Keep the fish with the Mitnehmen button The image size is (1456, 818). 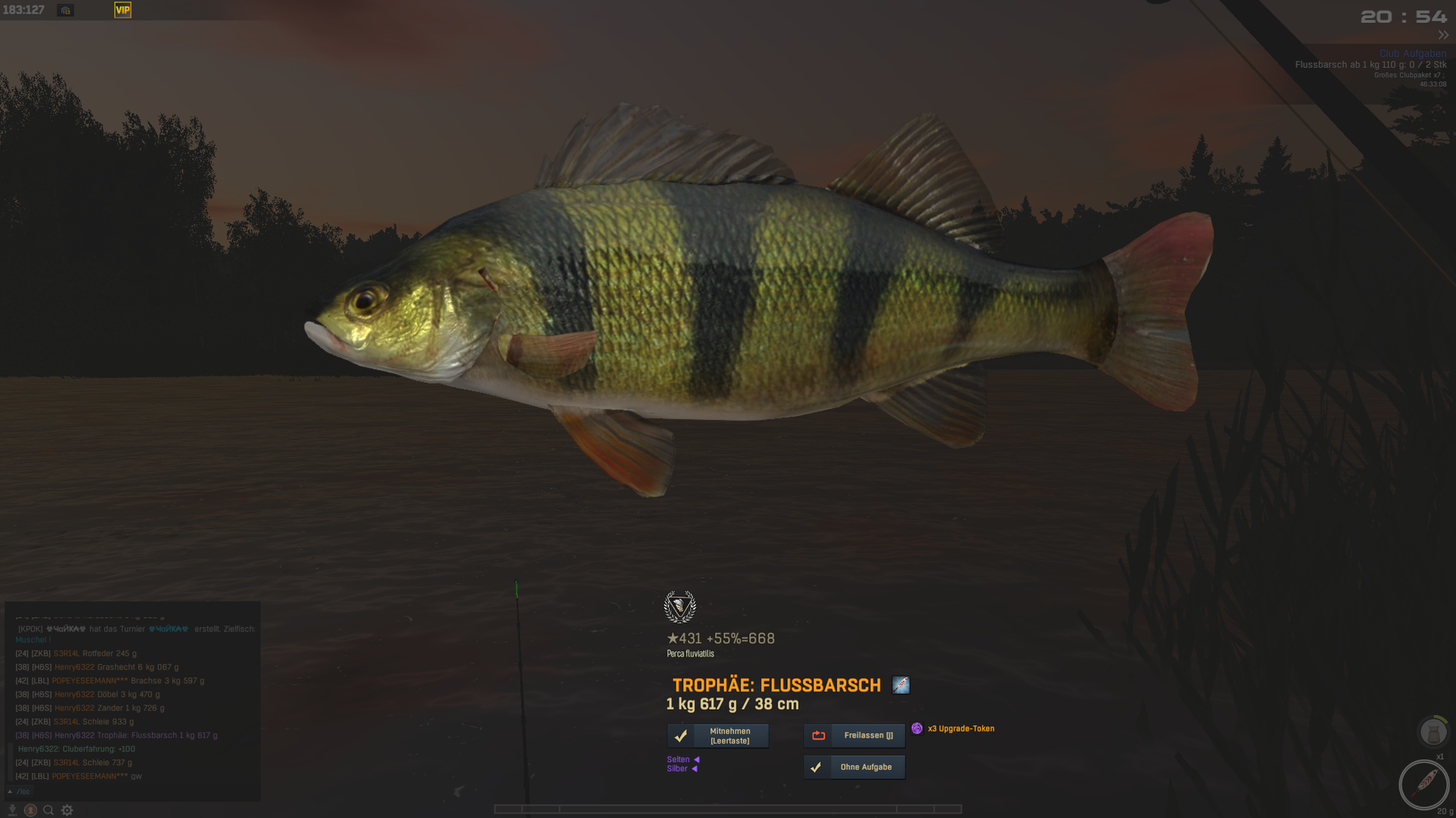point(717,735)
